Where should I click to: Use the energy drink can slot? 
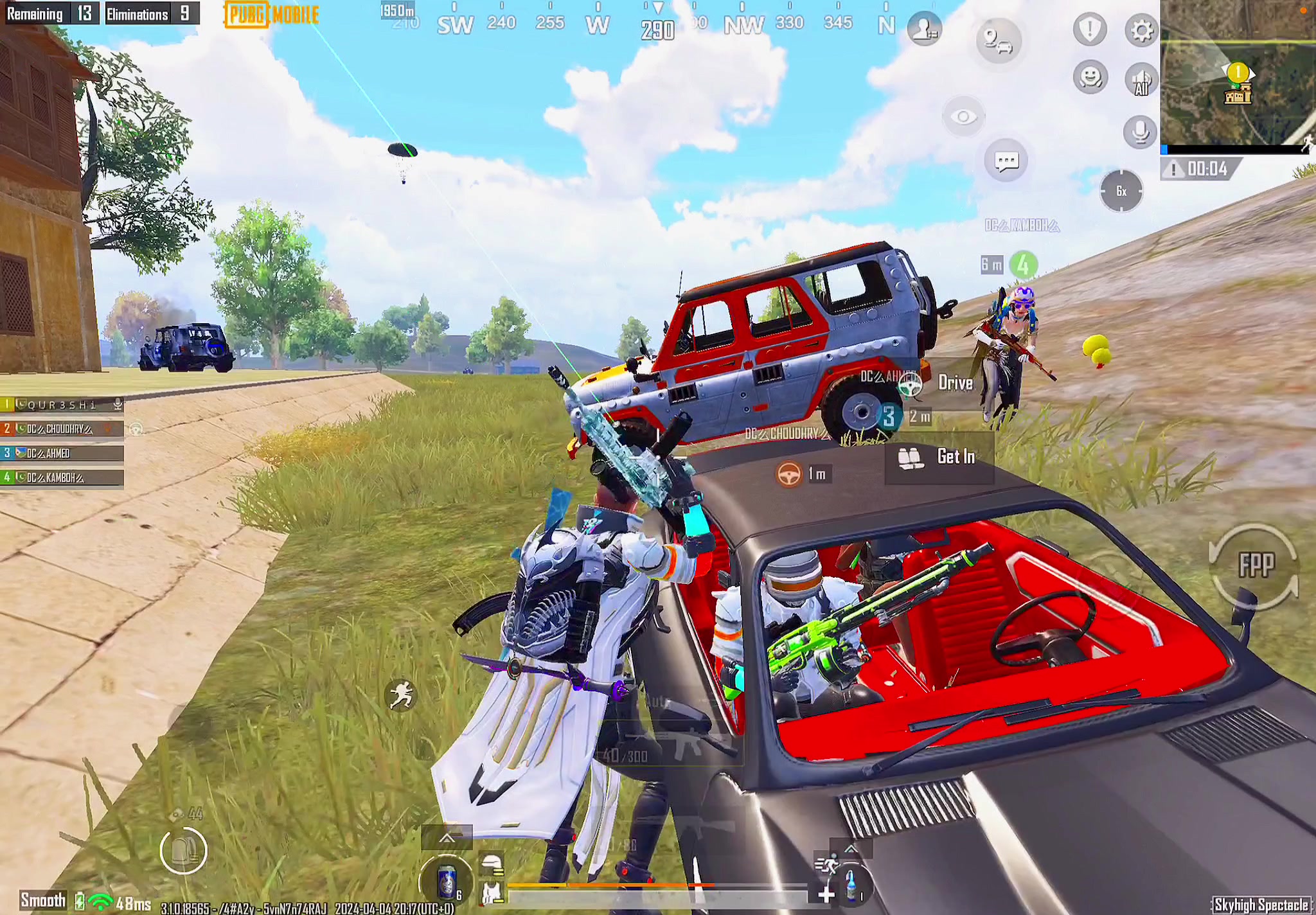point(446,880)
